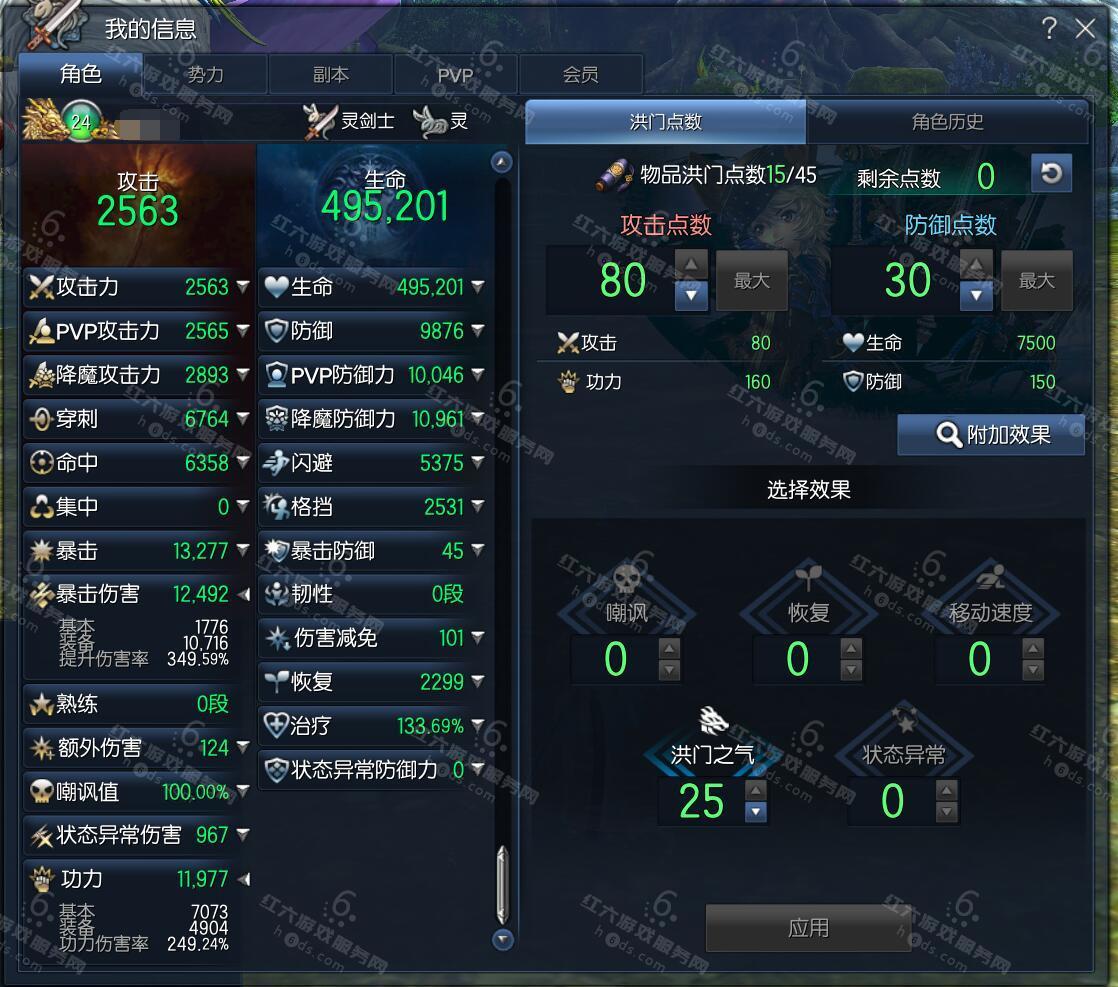Expand the 防御 stat details
Screen dimensions: 1118x987
pyautogui.click(x=478, y=331)
